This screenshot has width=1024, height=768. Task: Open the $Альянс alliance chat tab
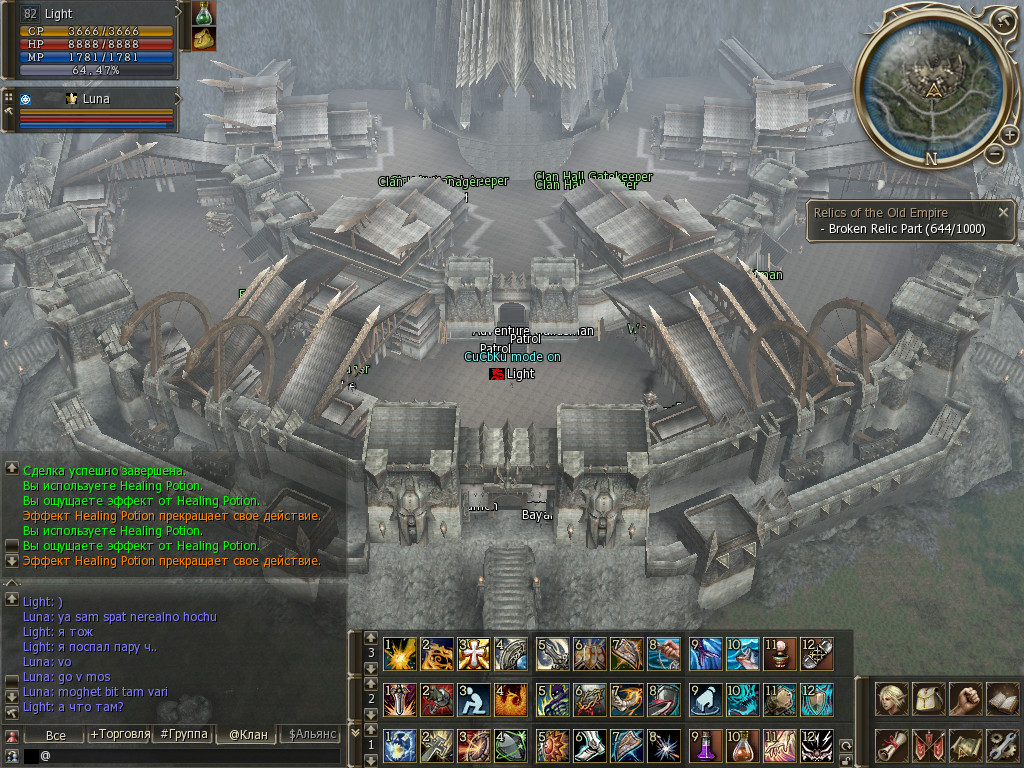click(x=312, y=735)
